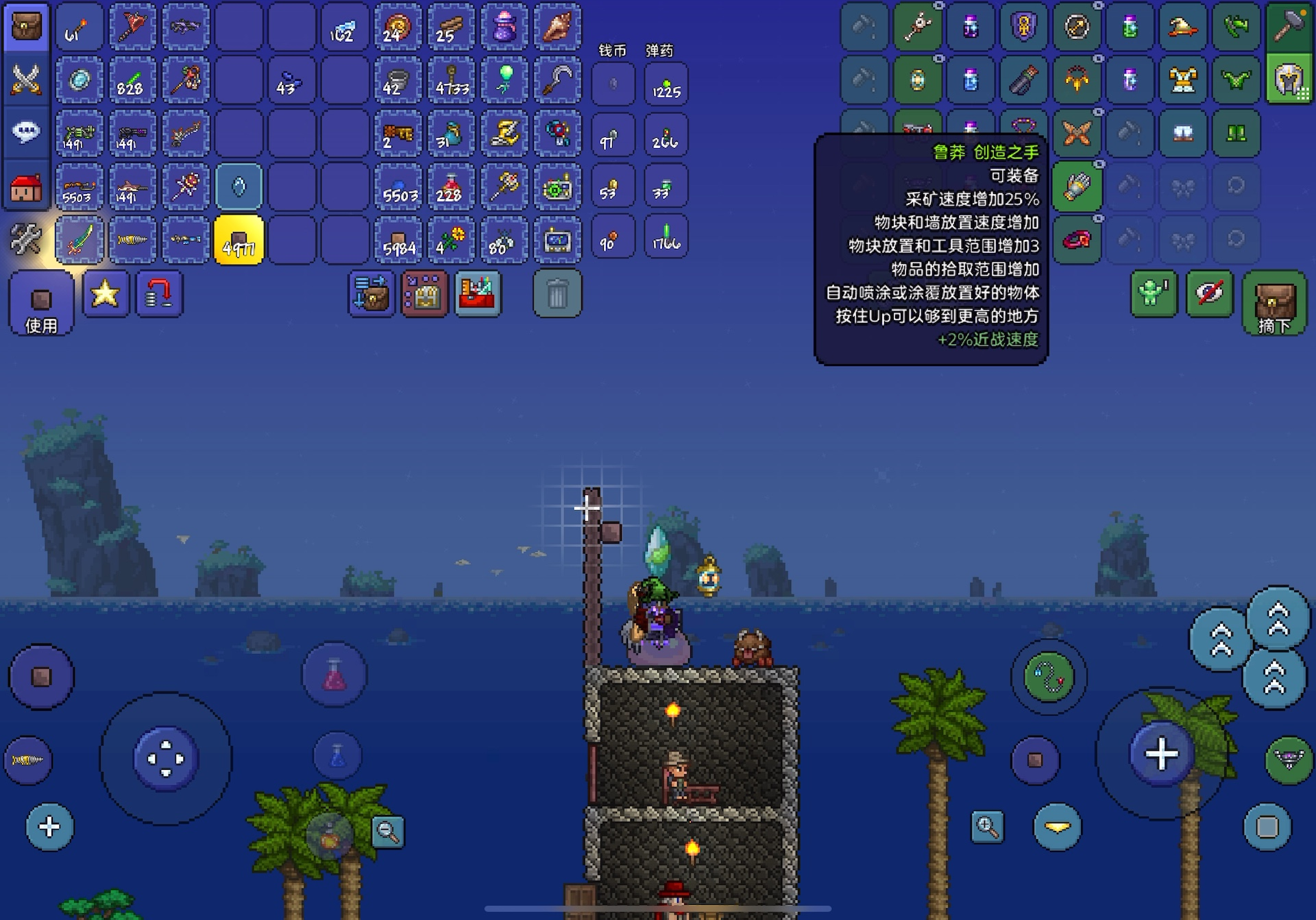Open the speech bubble chat tab
Image resolution: width=1316 pixels, height=920 pixels.
click(26, 132)
